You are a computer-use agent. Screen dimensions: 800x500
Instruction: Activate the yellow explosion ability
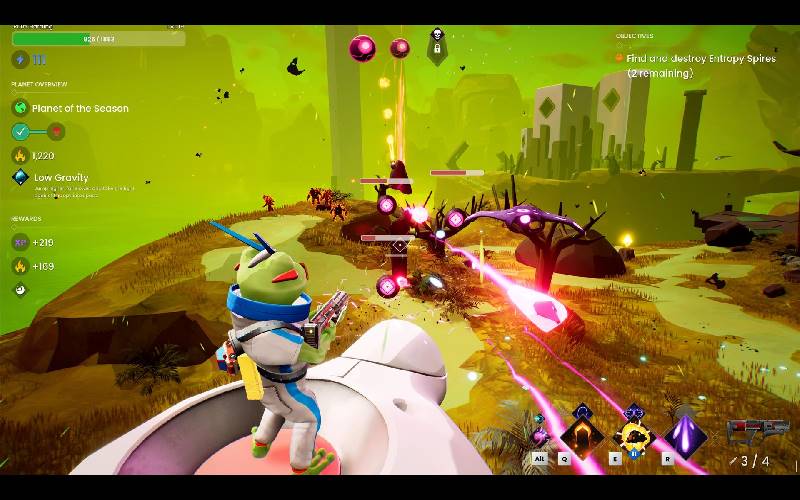pos(632,437)
